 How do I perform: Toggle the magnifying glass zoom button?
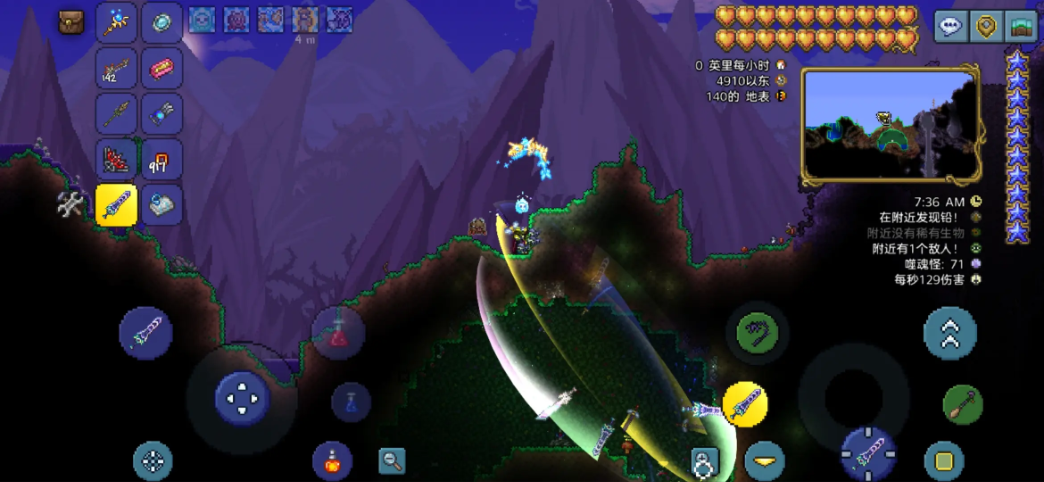point(392,460)
